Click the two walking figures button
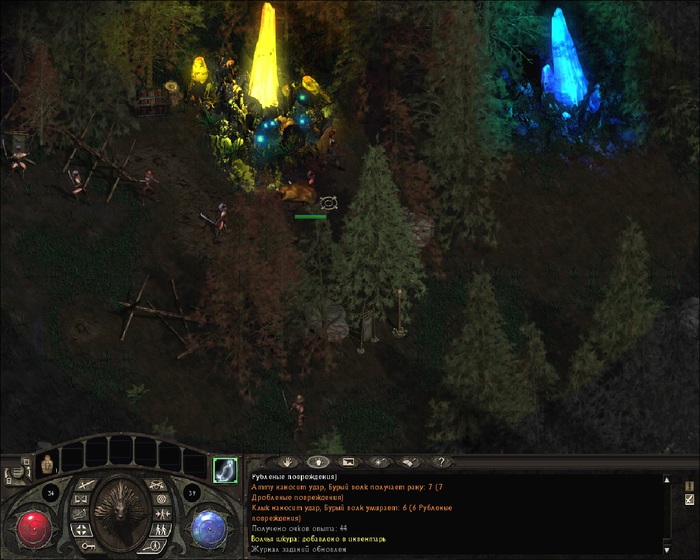 [161, 529]
